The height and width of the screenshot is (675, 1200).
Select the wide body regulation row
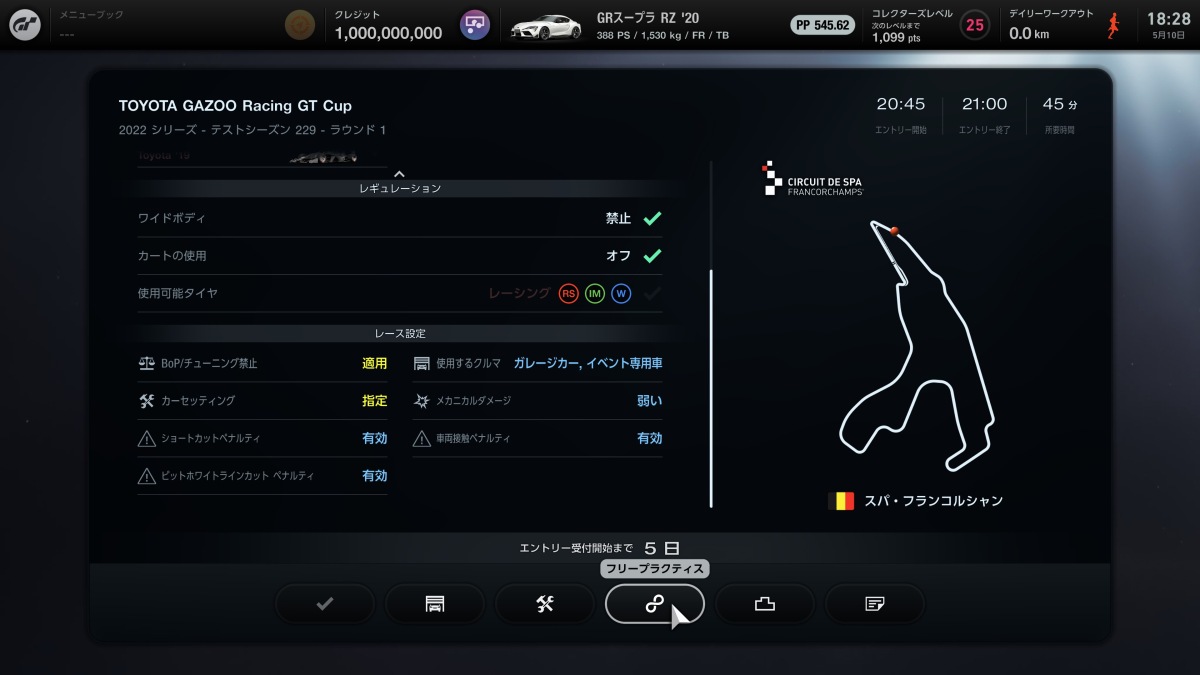(x=400, y=218)
